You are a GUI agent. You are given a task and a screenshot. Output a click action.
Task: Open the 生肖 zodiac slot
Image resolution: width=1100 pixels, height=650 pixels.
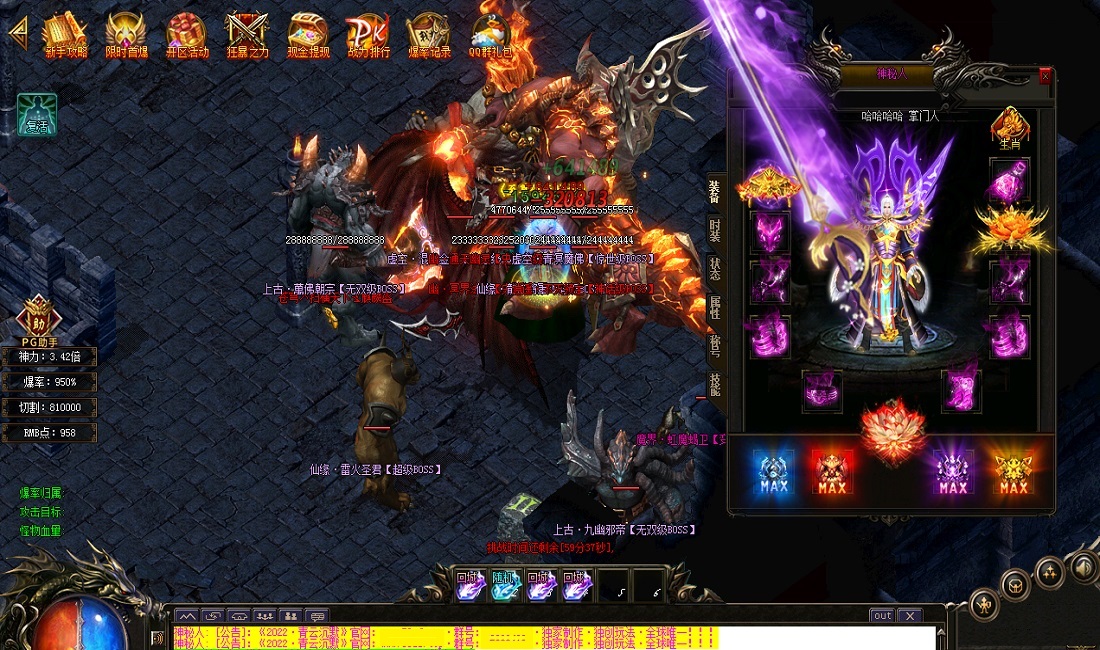[x=1009, y=129]
